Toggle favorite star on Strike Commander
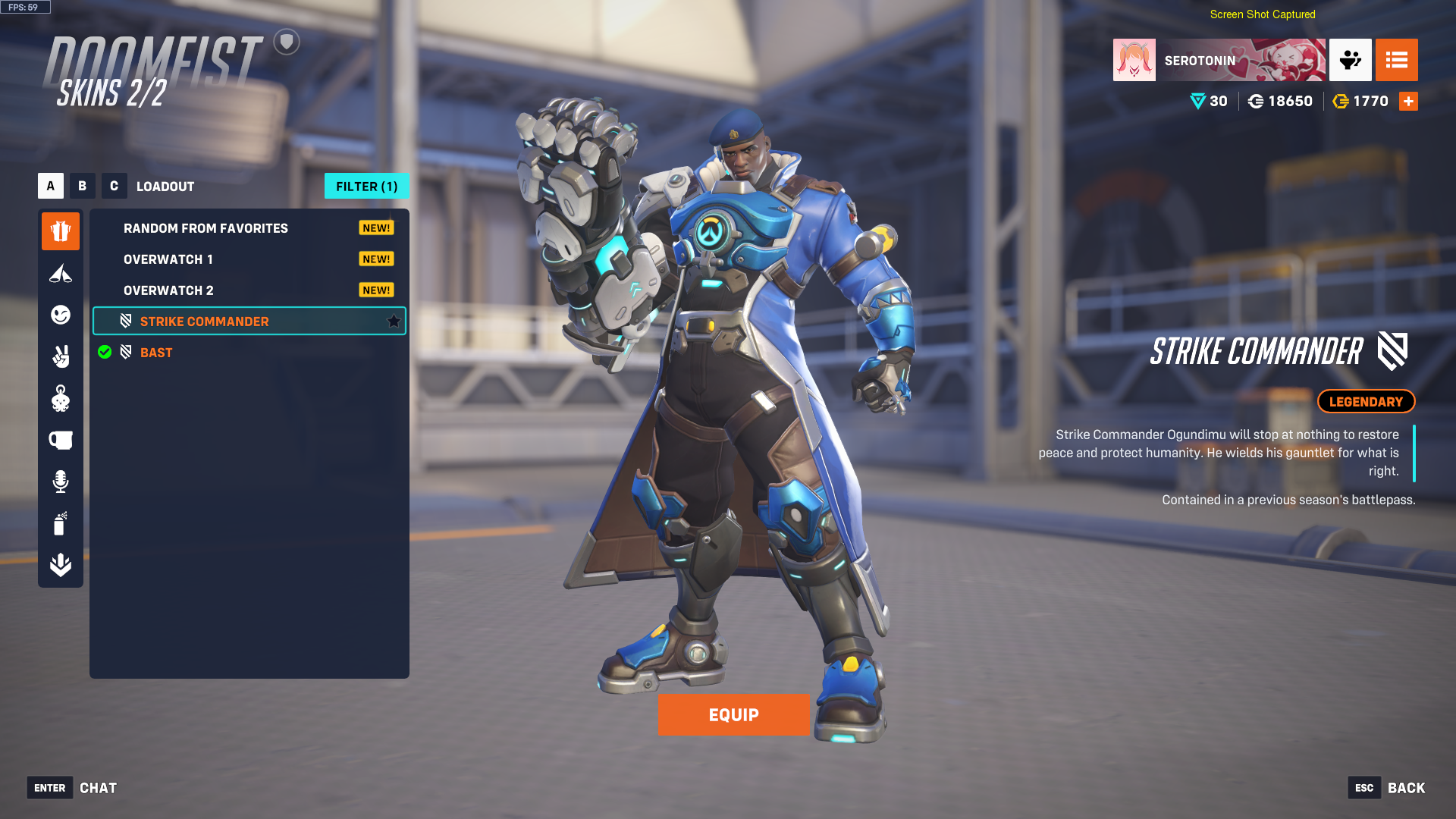This screenshot has height=819, width=1456. click(394, 322)
